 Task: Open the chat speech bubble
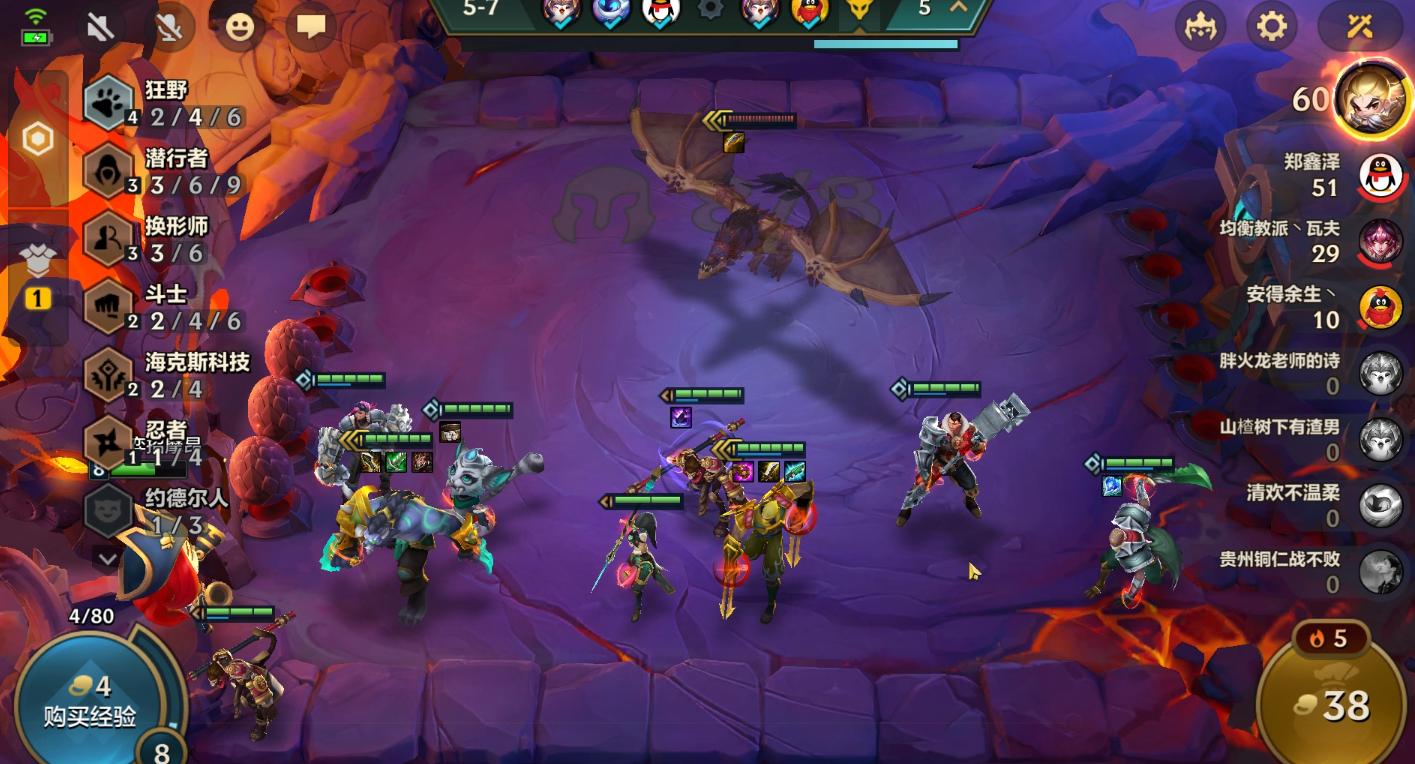[310, 27]
